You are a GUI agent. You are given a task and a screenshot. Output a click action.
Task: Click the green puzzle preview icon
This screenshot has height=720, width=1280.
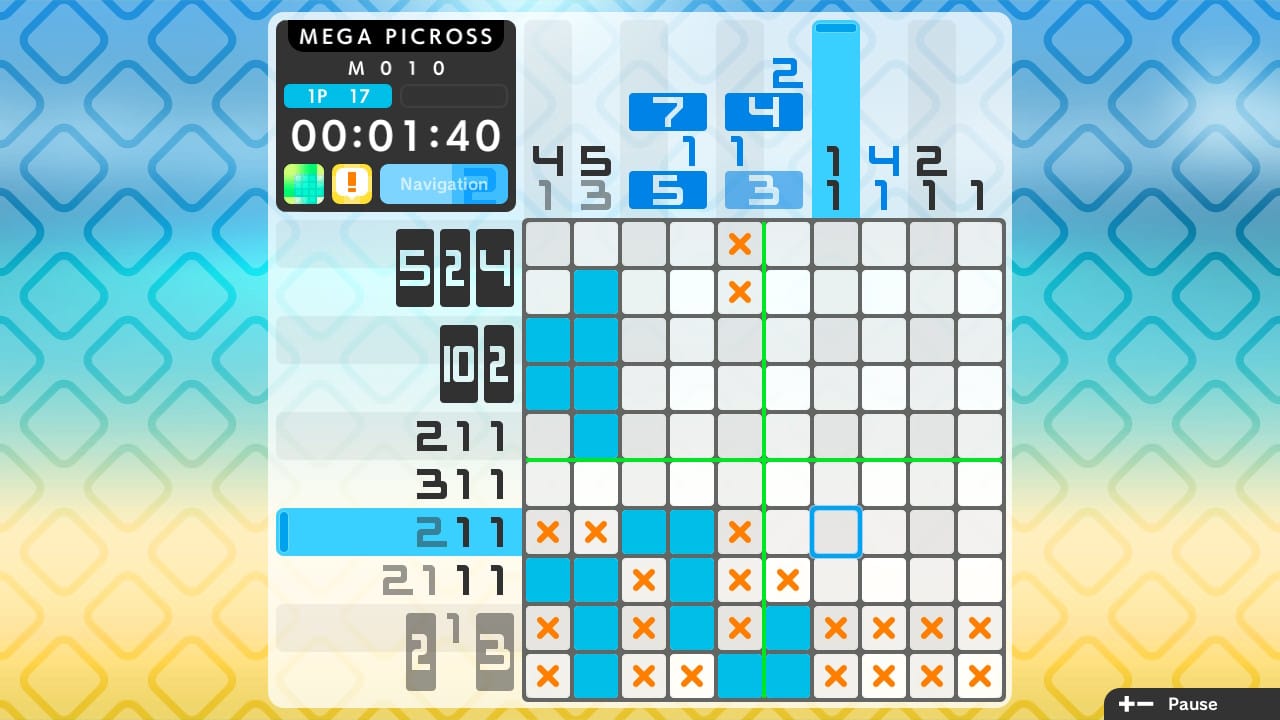click(303, 184)
